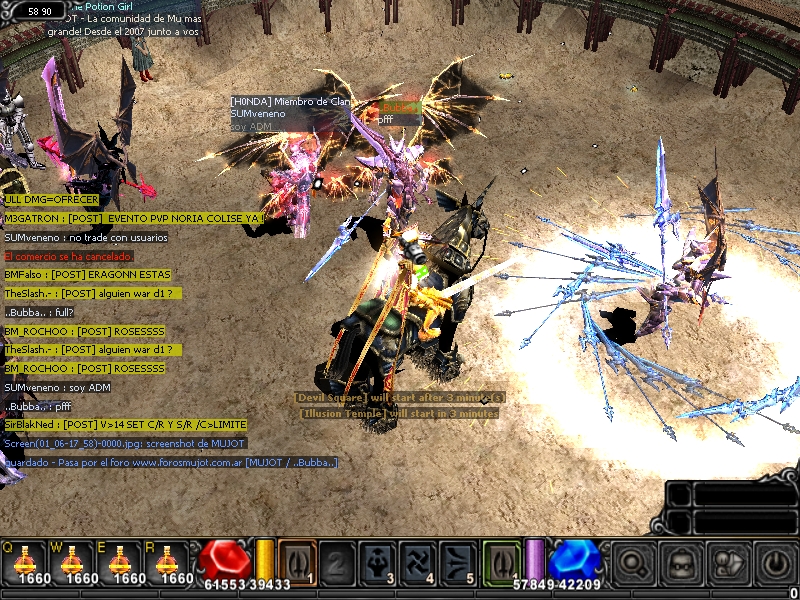Image resolution: width=800 pixels, height=600 pixels.
Task: Use the potion in the W slot
Action: pyautogui.click(x=73, y=561)
